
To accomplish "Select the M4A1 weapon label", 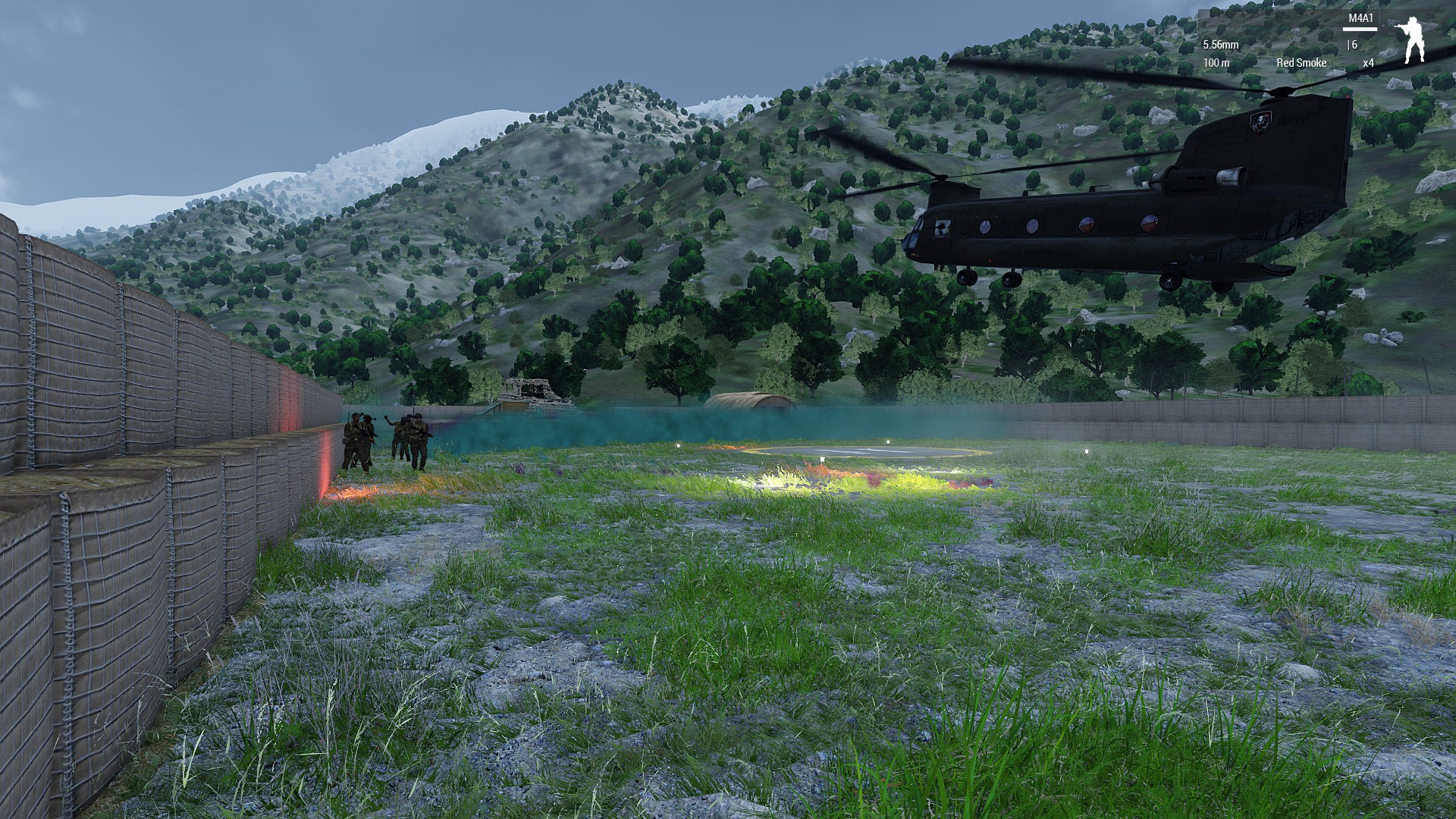I will 1360,18.
